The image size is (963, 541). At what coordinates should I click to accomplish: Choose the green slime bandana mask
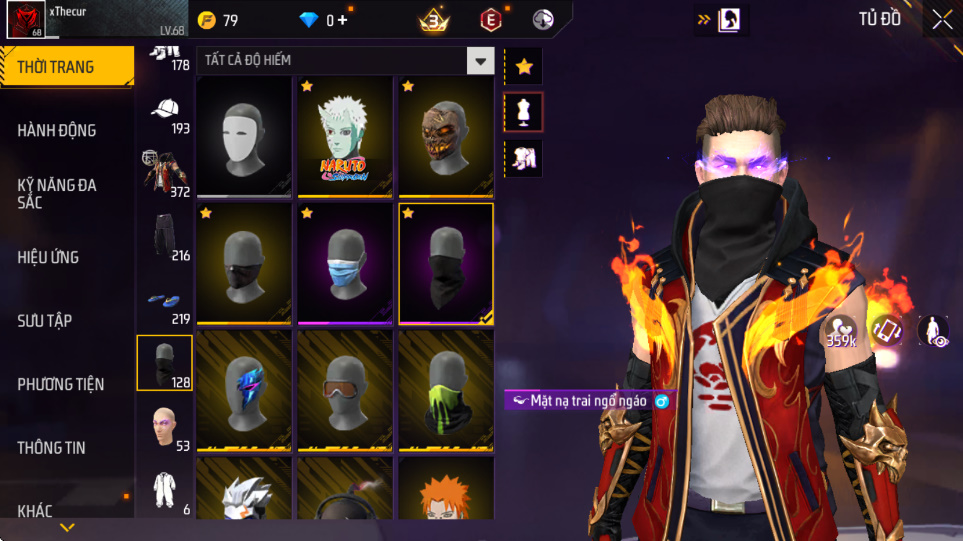click(446, 391)
